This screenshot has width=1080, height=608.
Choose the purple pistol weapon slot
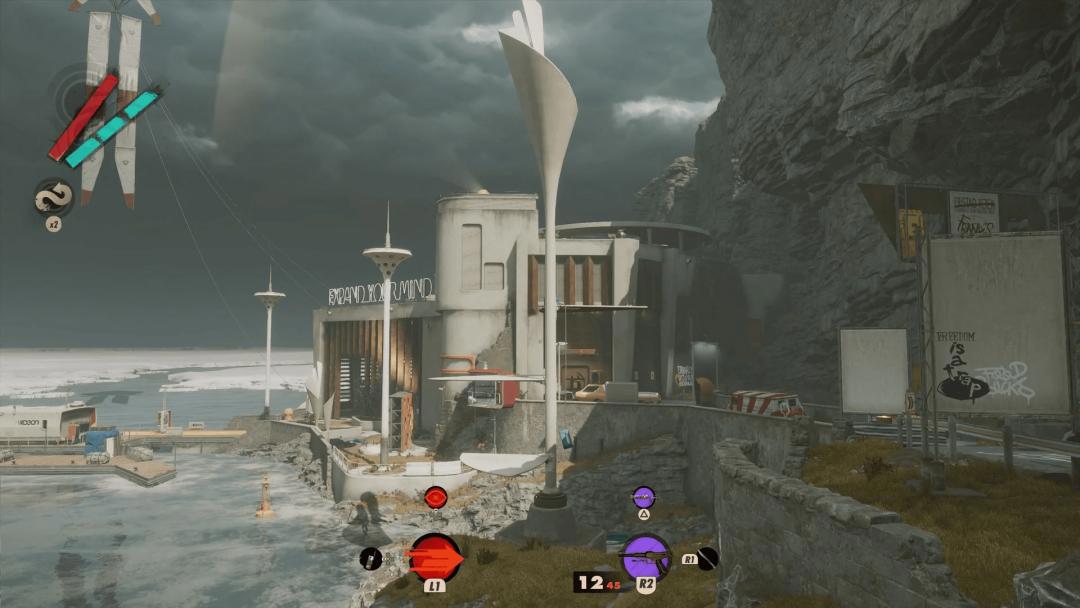[645, 555]
